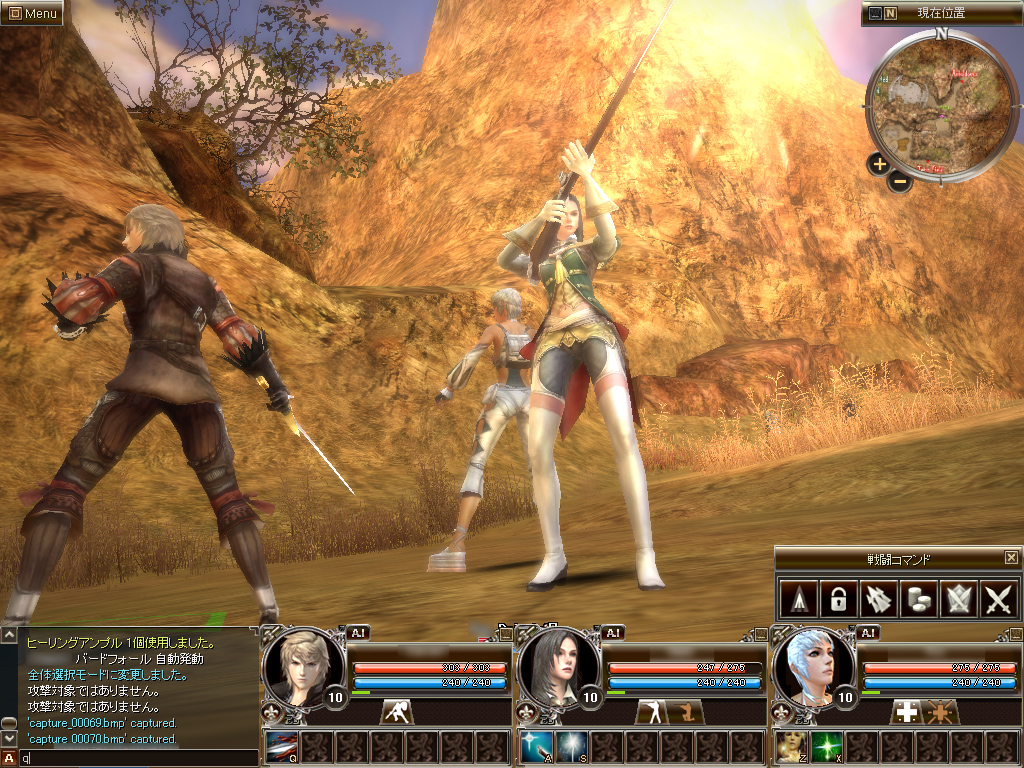Image resolution: width=1024 pixels, height=768 pixels.
Task: Select the upward arrow battle command
Action: pyautogui.click(x=797, y=599)
